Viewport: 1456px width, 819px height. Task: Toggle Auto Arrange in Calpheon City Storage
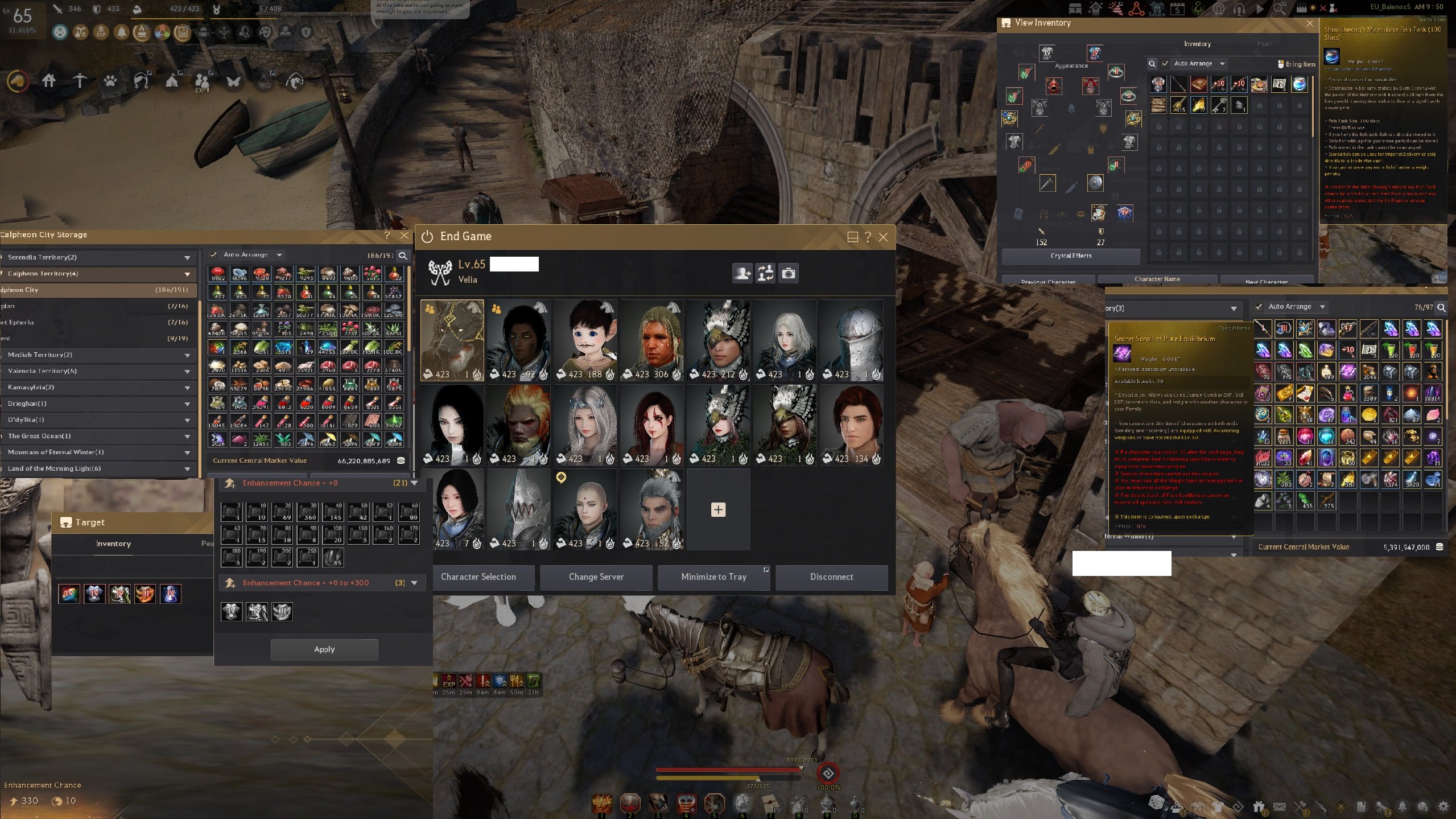[214, 254]
